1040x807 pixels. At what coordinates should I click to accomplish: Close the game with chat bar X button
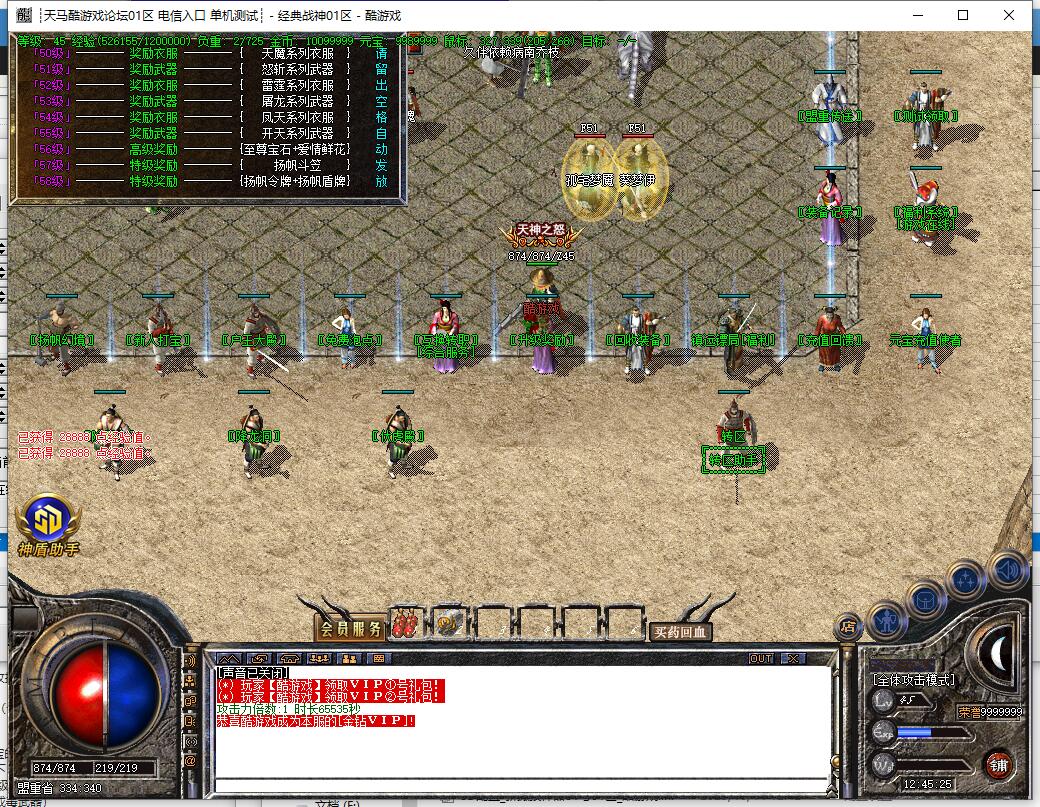[x=793, y=658]
